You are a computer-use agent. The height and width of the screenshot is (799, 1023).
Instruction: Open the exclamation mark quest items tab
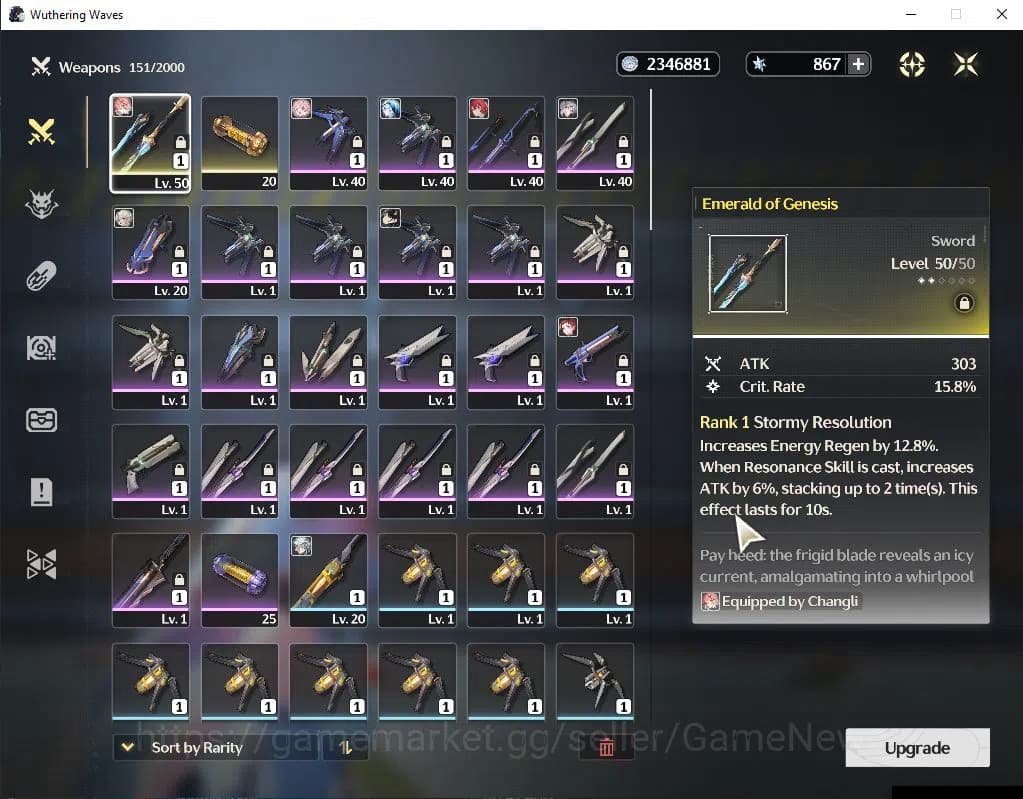[41, 491]
